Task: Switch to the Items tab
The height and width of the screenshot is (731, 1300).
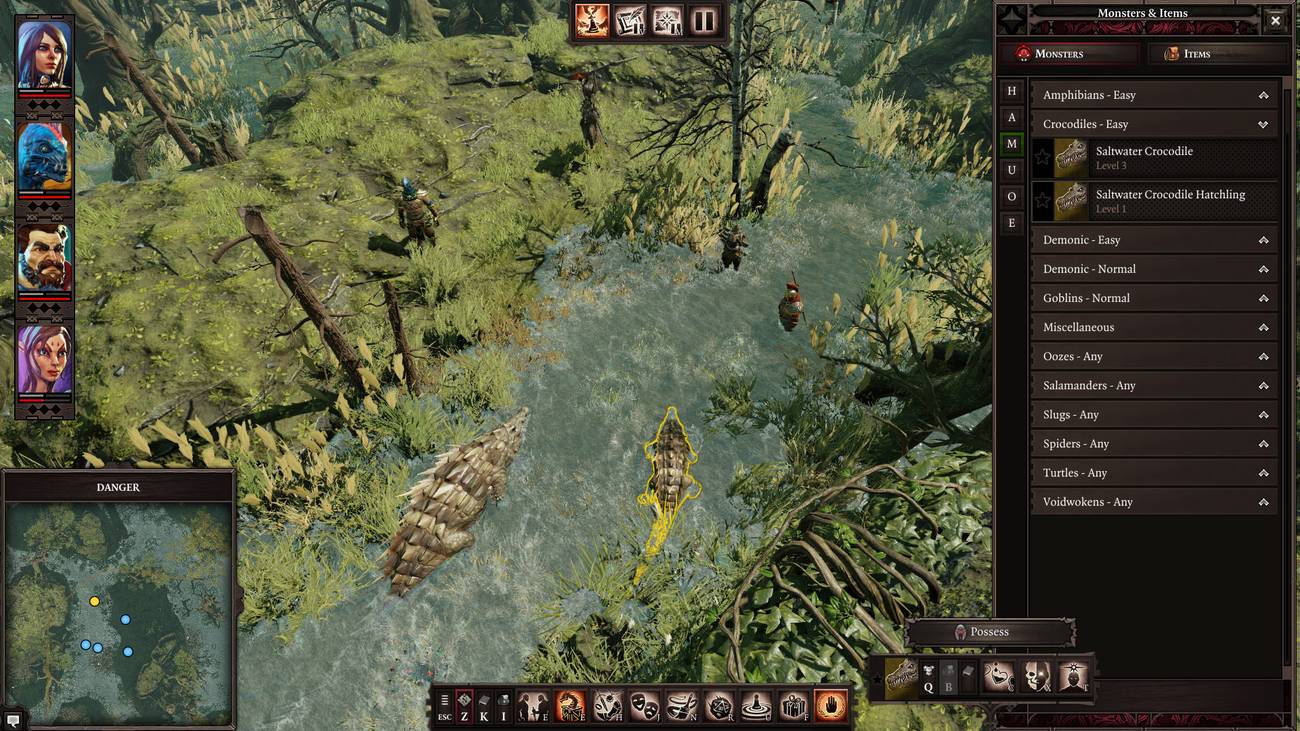Action: (x=1211, y=54)
